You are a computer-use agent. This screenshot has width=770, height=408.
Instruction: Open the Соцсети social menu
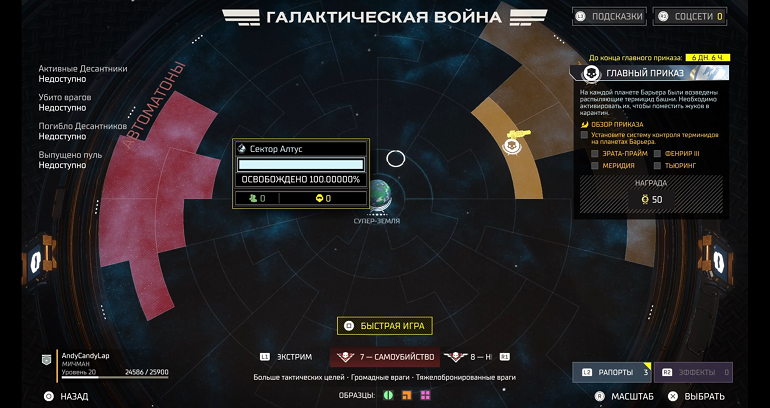[x=689, y=16]
